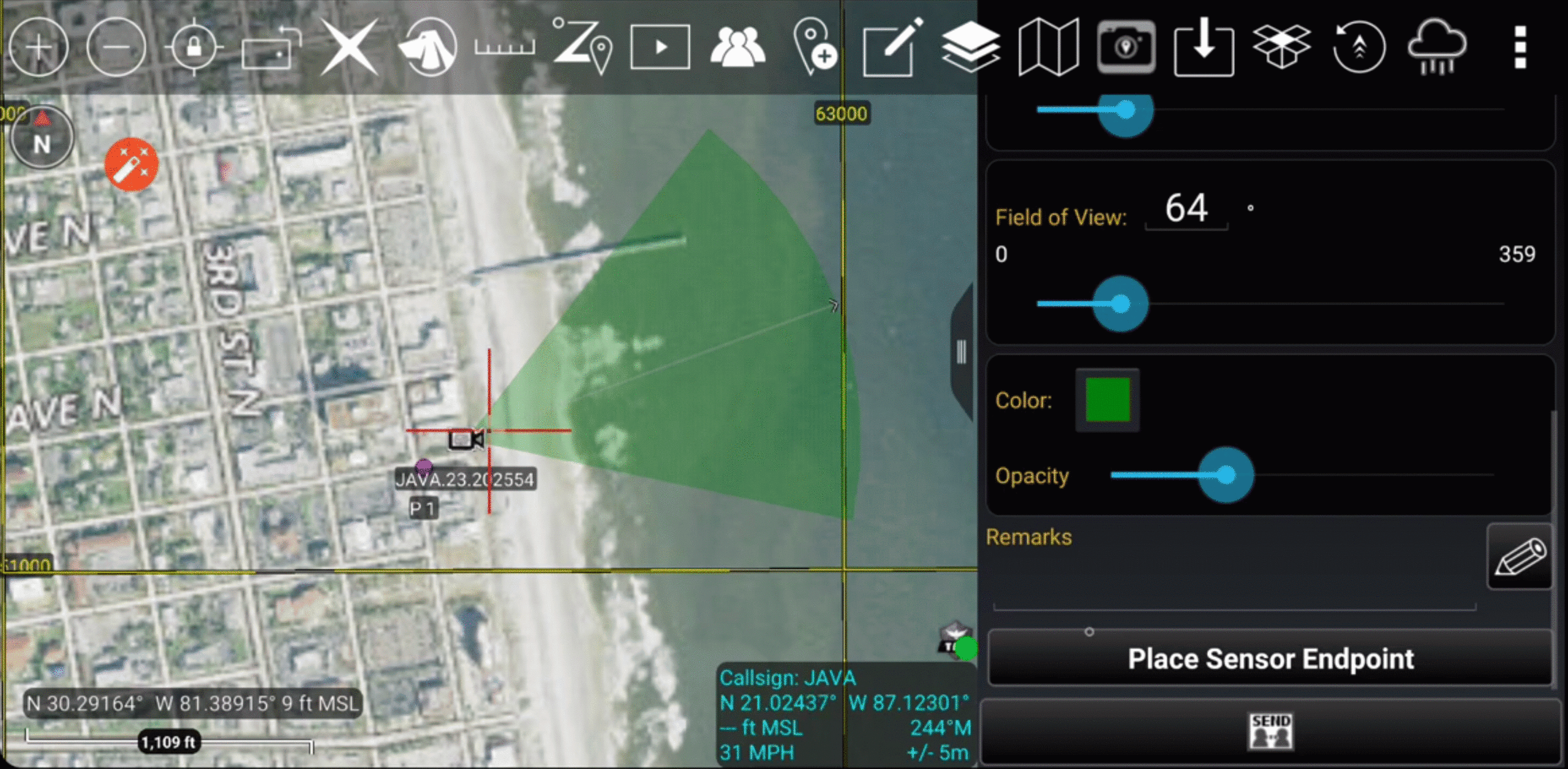The width and height of the screenshot is (1568, 769).
Task: Open the contacts people icon
Action: [737, 47]
